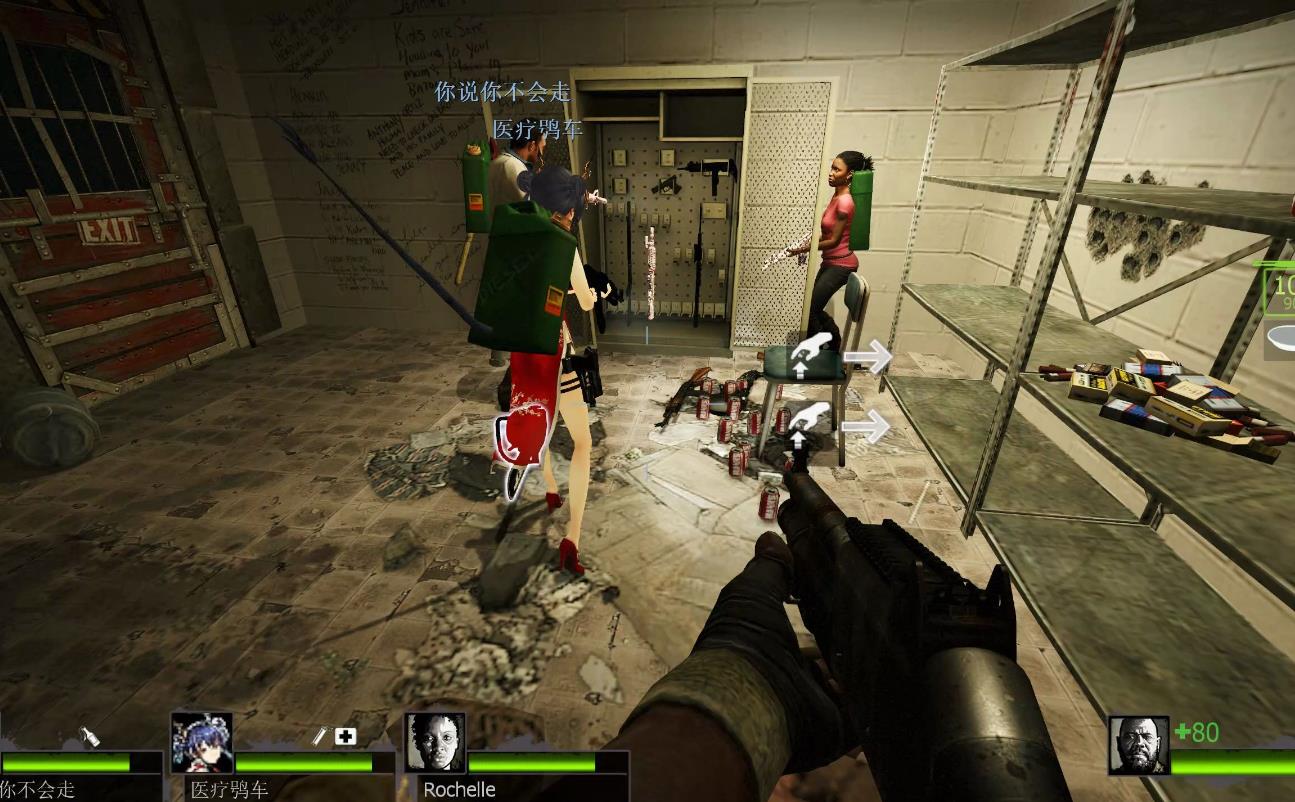1295x802 pixels.
Task: Click the teammate's adrenaline shot icon
Action: click(x=320, y=737)
